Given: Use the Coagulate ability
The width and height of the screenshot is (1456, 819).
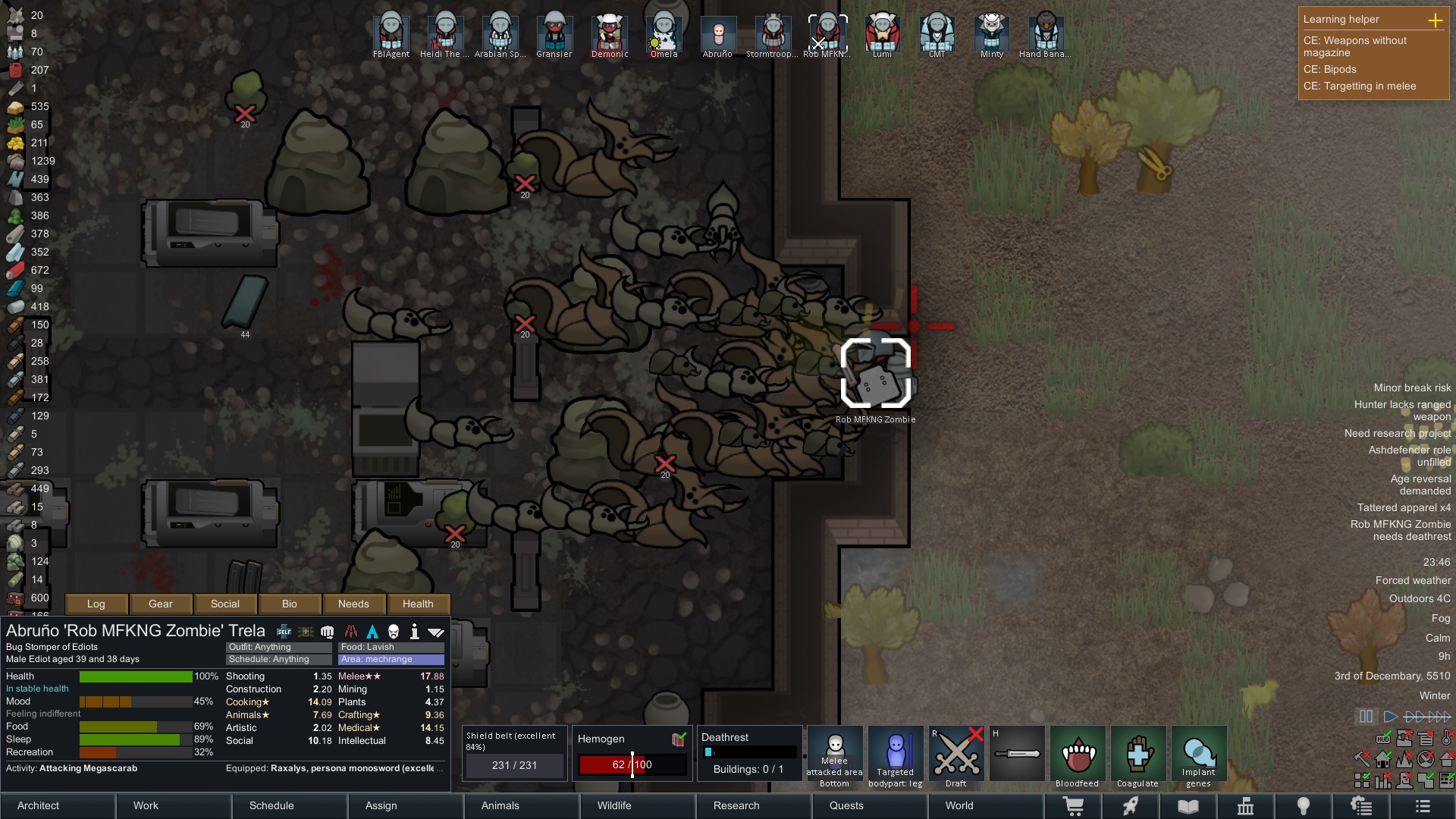Looking at the screenshot, I should click(x=1137, y=756).
